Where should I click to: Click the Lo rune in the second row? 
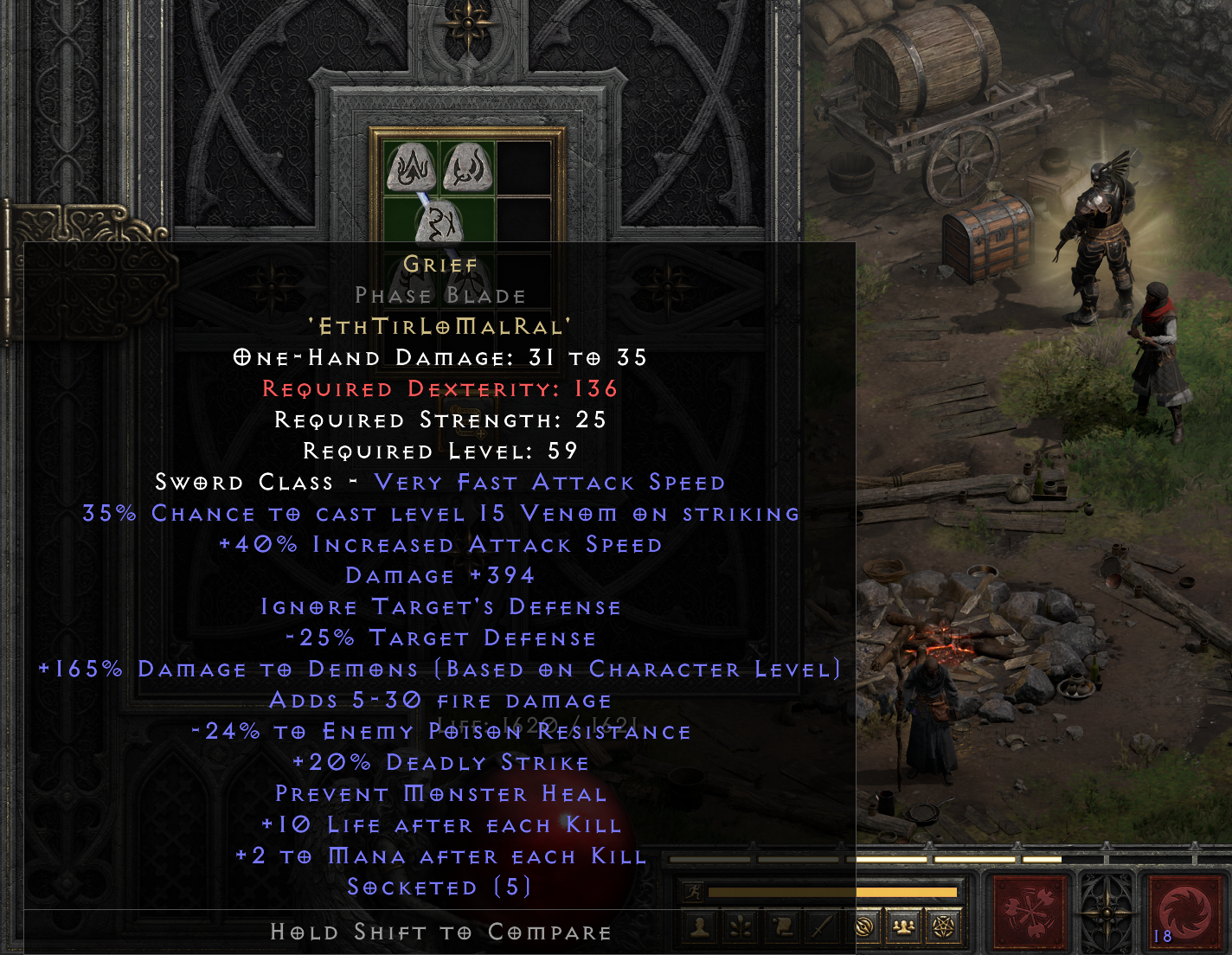click(440, 223)
